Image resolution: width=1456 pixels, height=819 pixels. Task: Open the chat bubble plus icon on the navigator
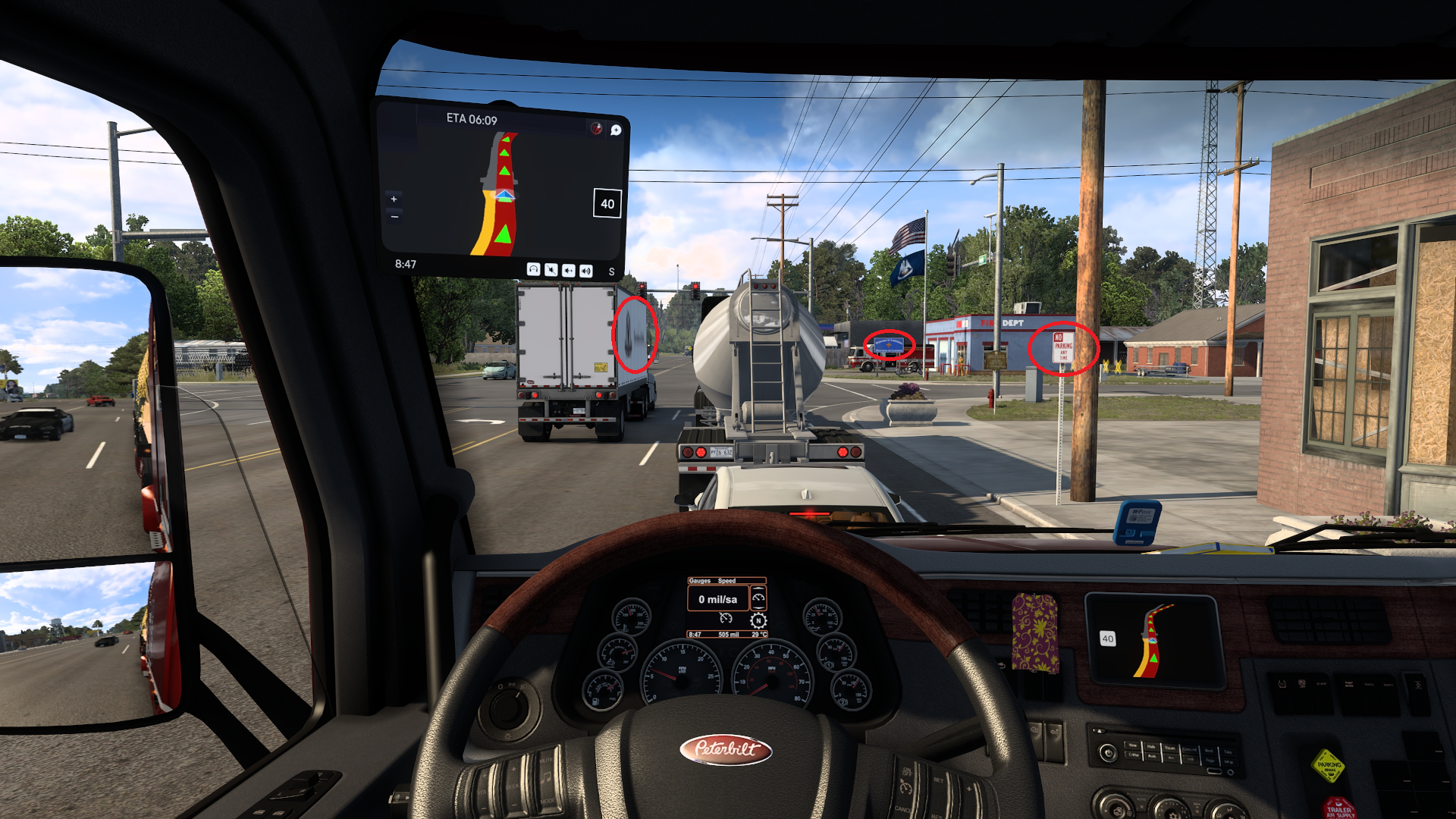(x=615, y=130)
